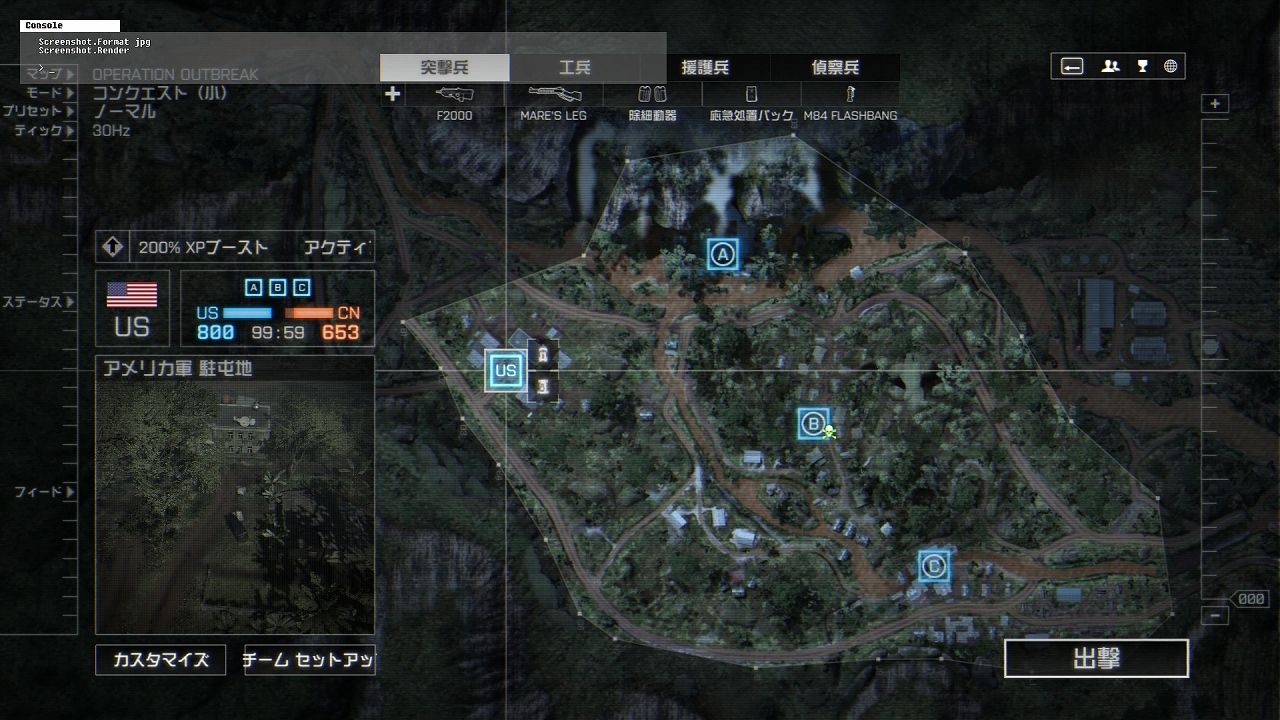Switch to the 工兵 class tab
The width and height of the screenshot is (1280, 720).
(x=575, y=68)
